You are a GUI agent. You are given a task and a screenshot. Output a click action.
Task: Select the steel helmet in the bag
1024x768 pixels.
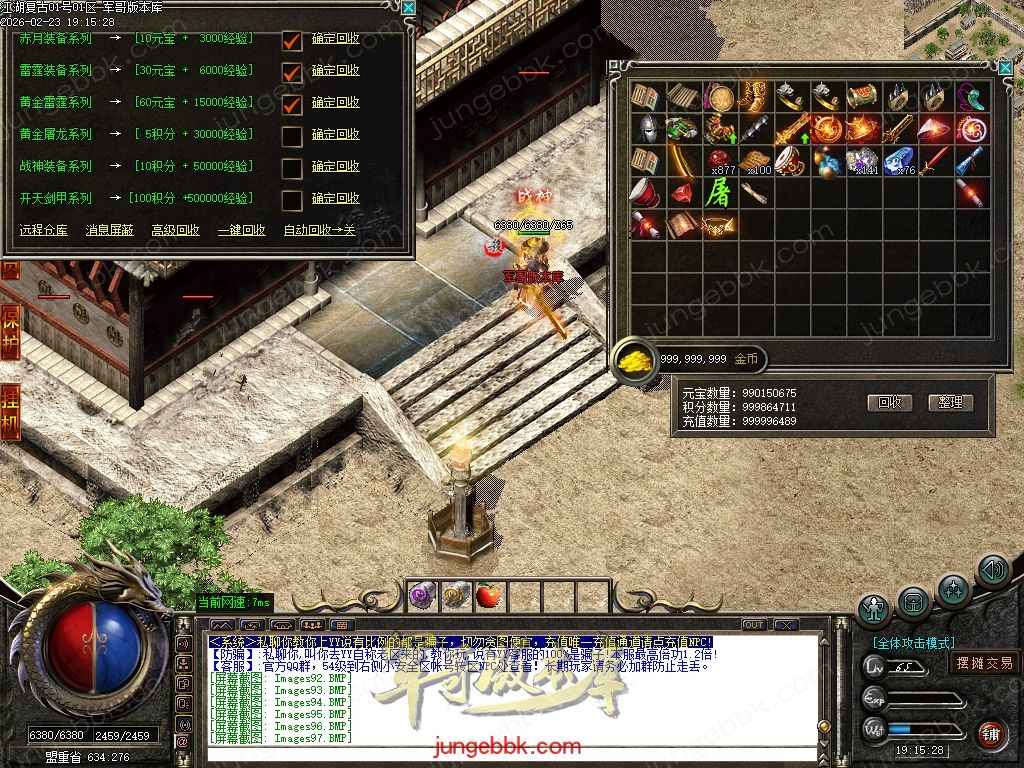[x=647, y=129]
